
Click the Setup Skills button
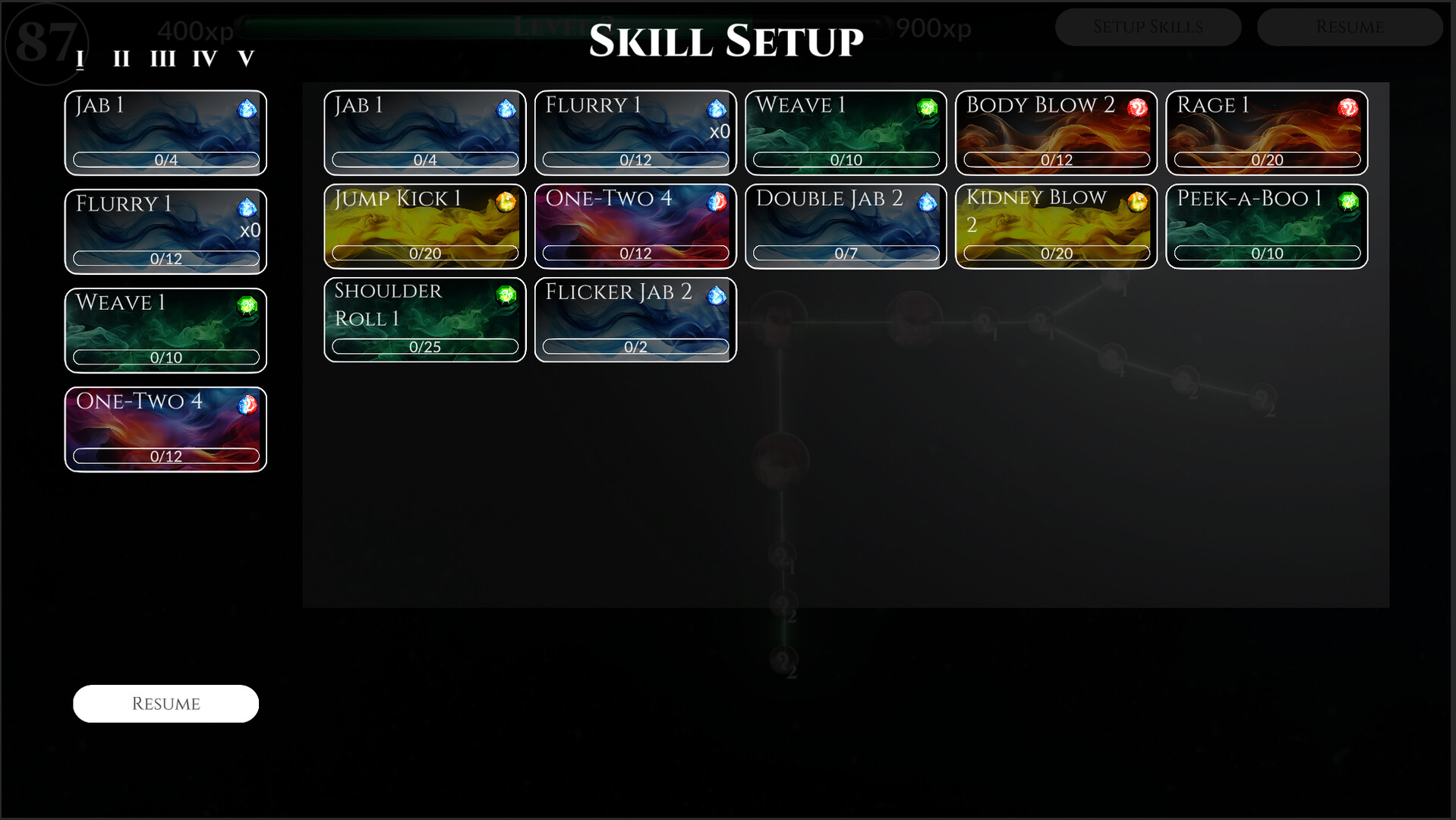1148,27
